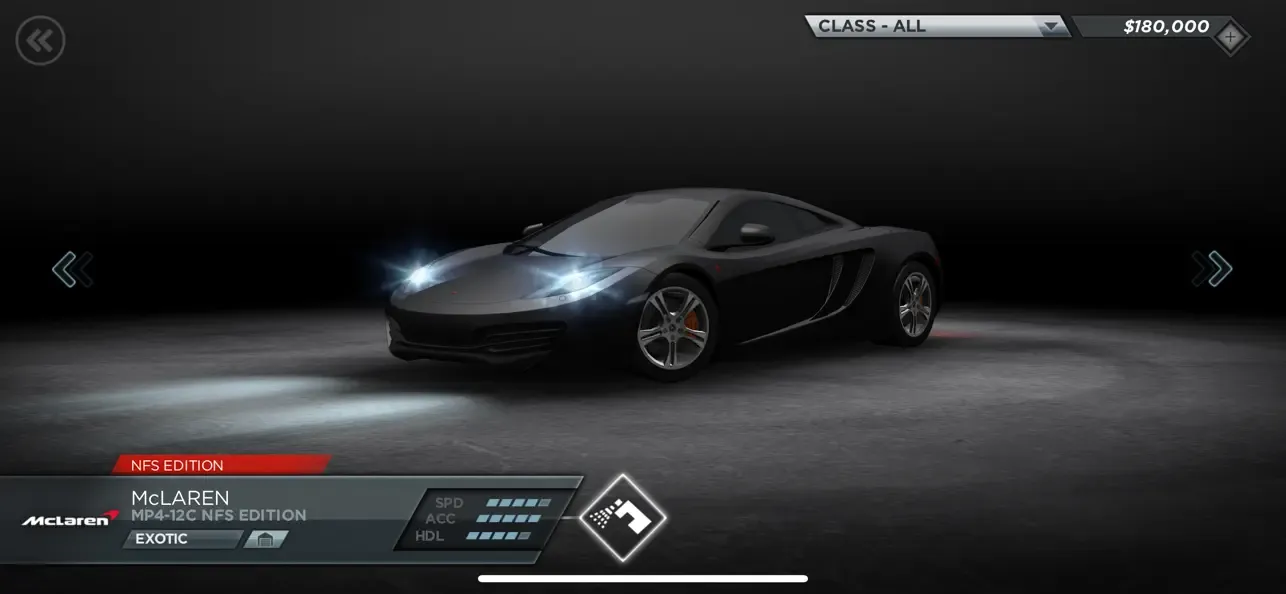This screenshot has height=594, width=1286.
Task: Open the paint spray customization icon
Action: click(x=622, y=517)
